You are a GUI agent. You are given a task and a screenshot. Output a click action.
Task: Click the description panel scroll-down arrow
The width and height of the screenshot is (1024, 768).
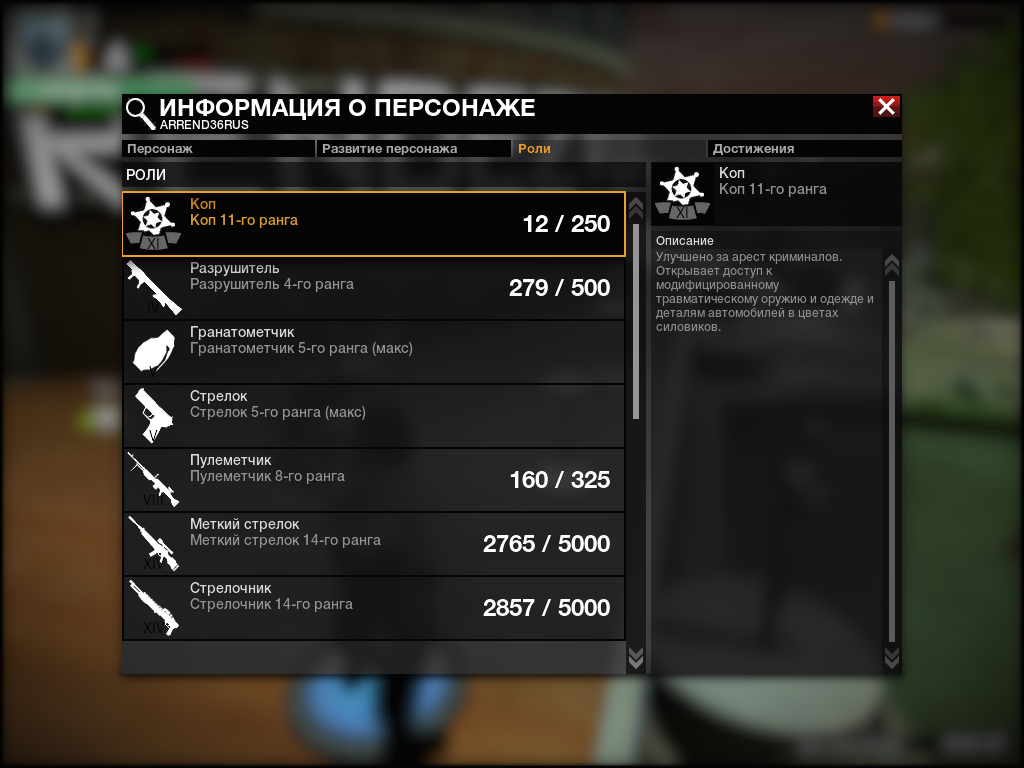pos(892,656)
